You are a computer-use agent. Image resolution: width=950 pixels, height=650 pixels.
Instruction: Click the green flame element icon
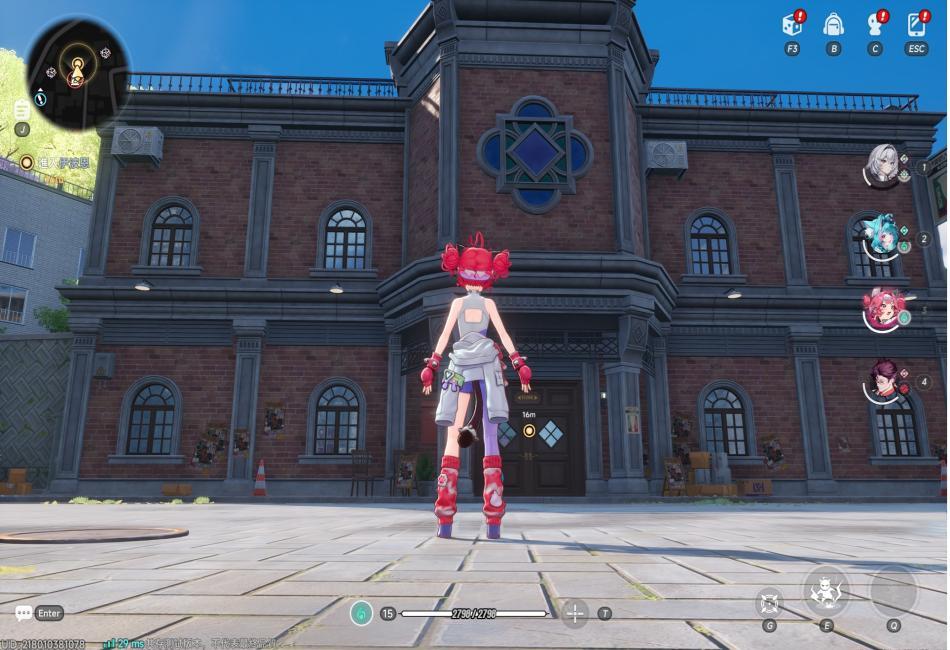pyautogui.click(x=361, y=613)
